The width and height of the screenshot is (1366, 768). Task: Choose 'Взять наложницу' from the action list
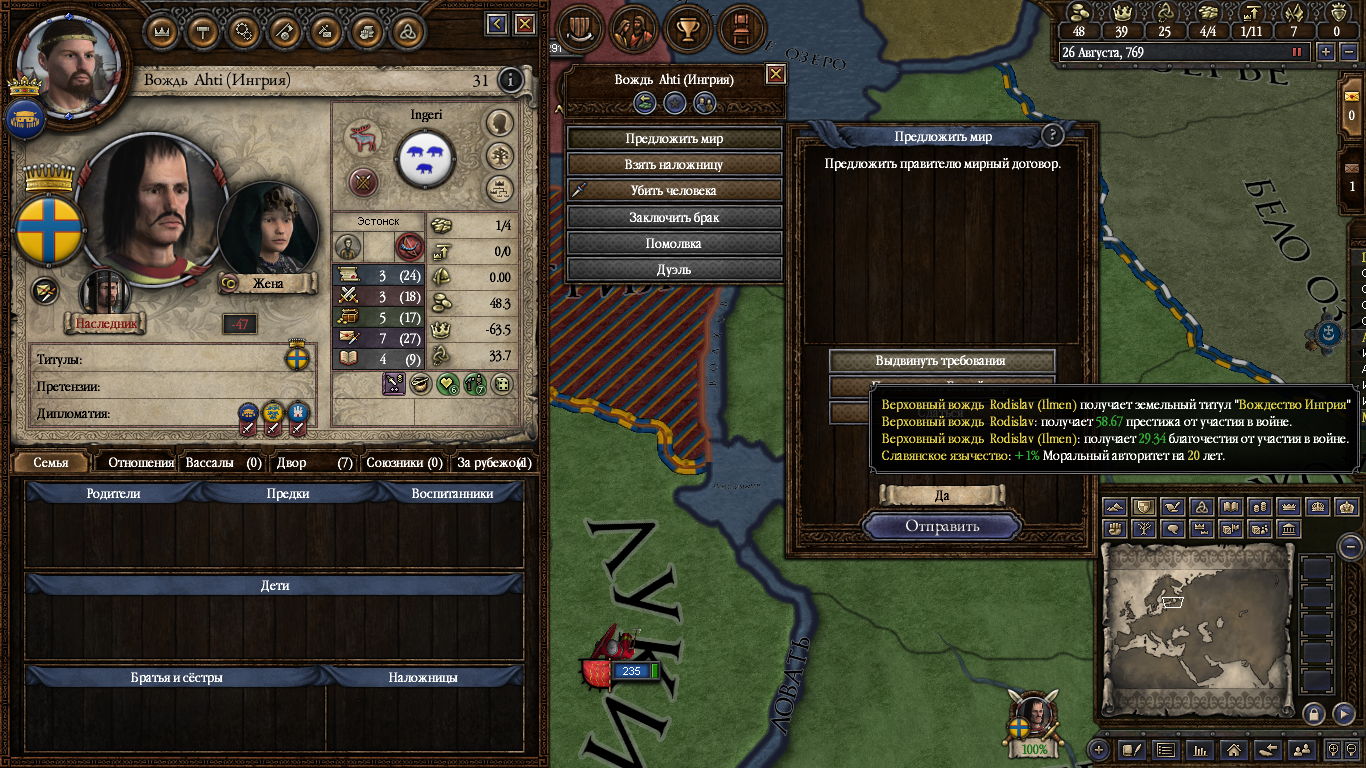pyautogui.click(x=674, y=165)
